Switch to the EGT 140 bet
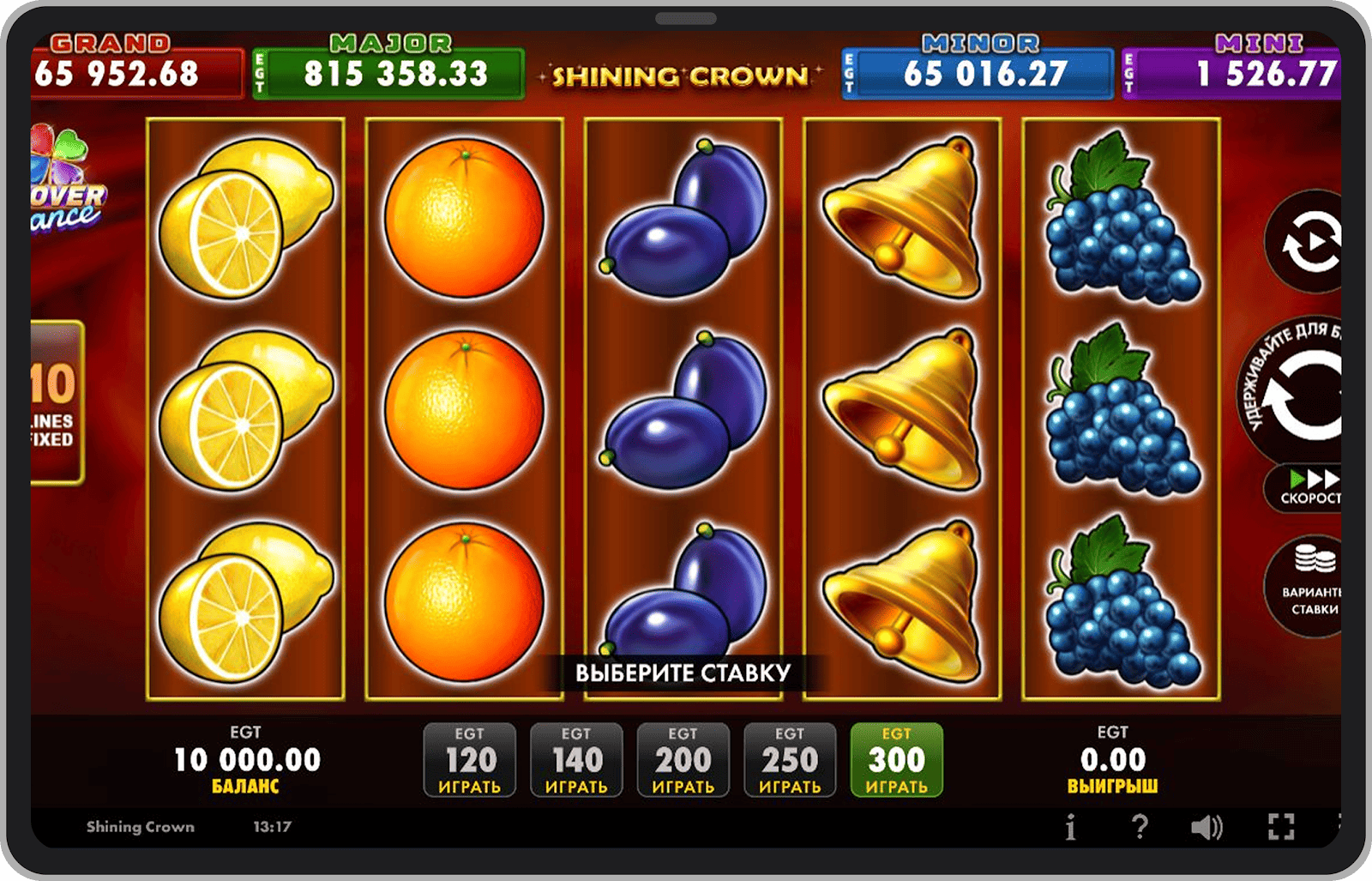This screenshot has height=881, width=1372. point(576,759)
